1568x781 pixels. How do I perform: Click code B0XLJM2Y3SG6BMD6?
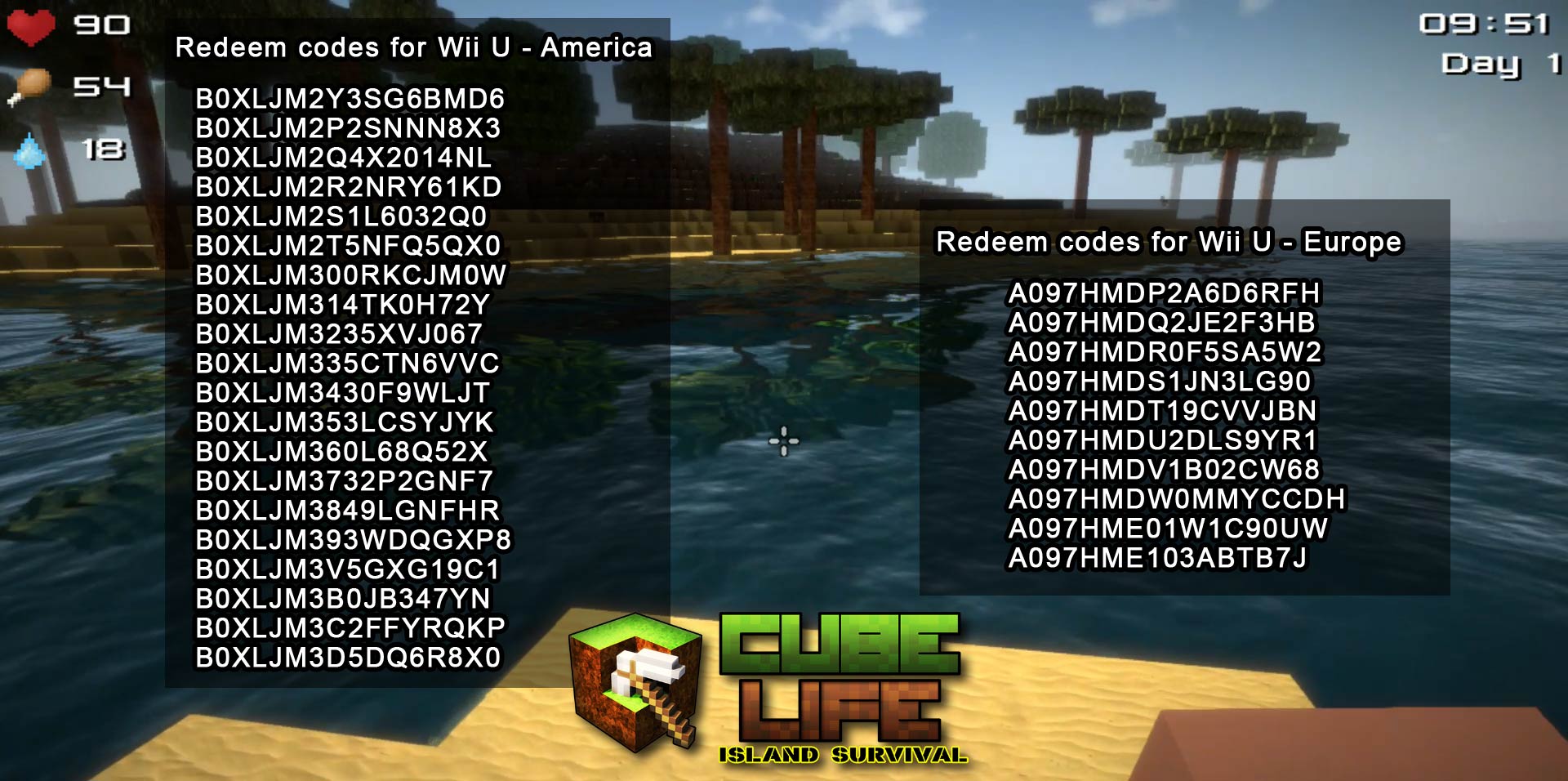350,99
